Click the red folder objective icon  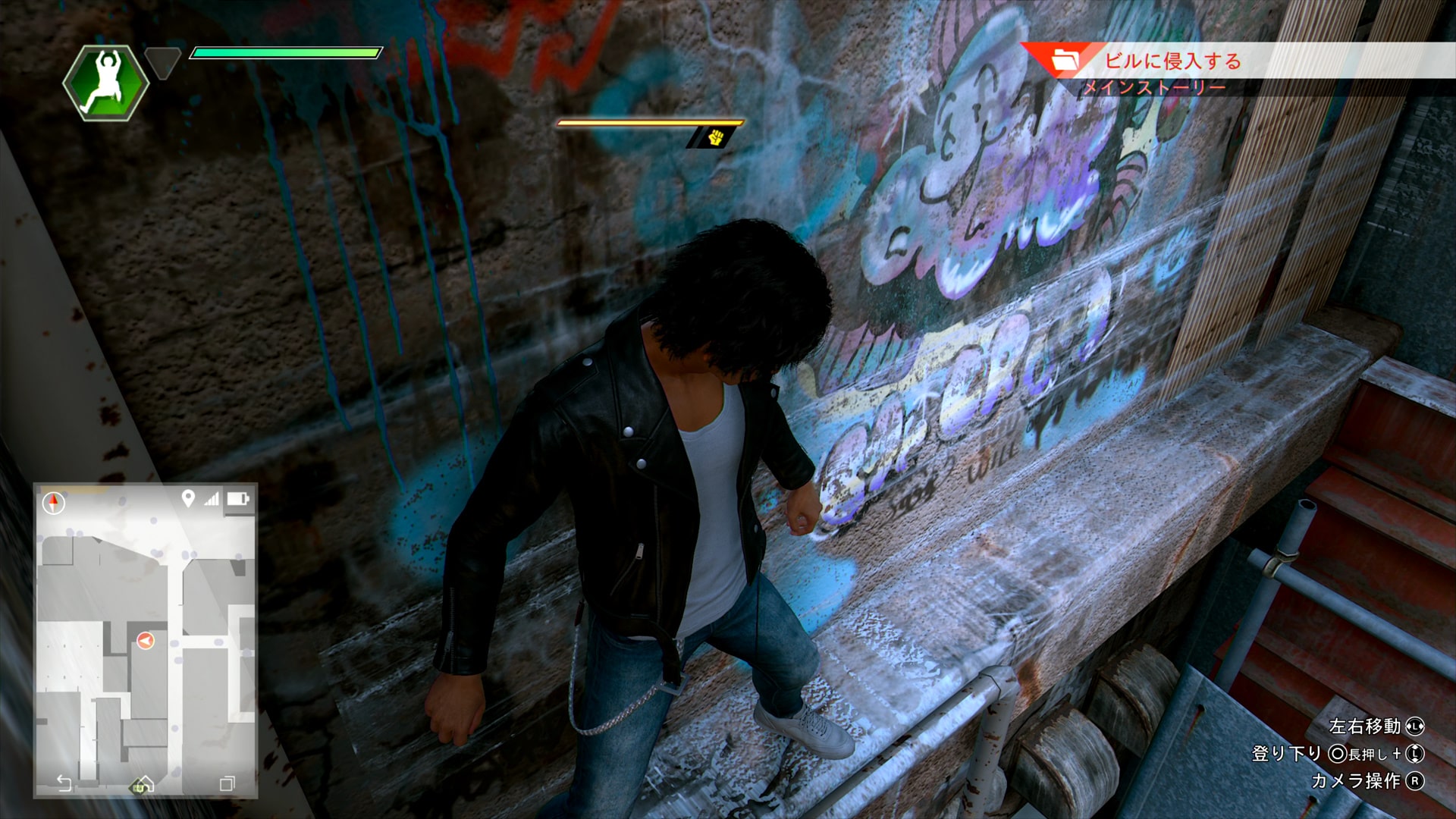[1065, 60]
